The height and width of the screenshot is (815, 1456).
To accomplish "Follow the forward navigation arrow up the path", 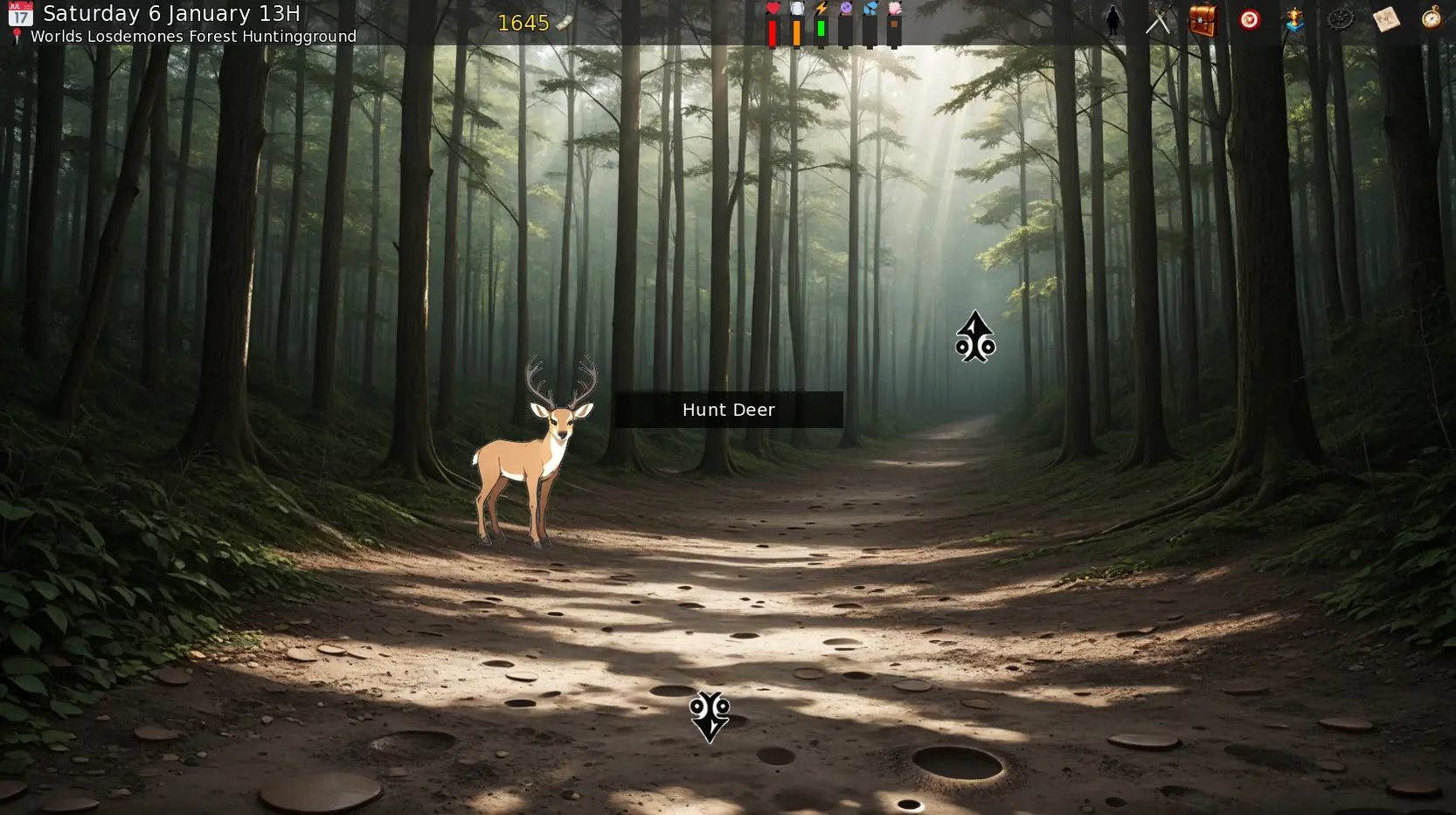I will 974,337.
